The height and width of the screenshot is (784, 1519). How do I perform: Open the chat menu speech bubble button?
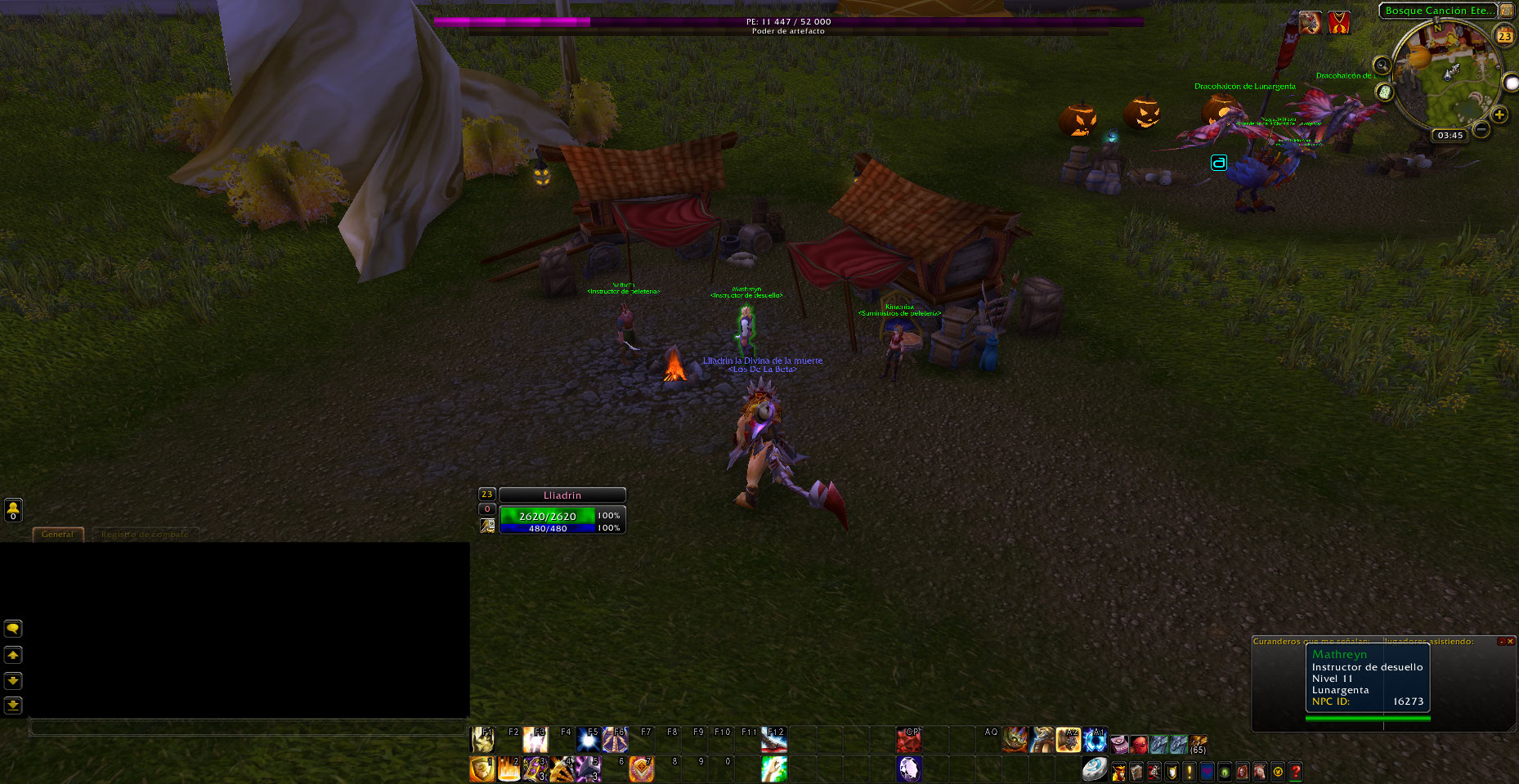[x=13, y=629]
